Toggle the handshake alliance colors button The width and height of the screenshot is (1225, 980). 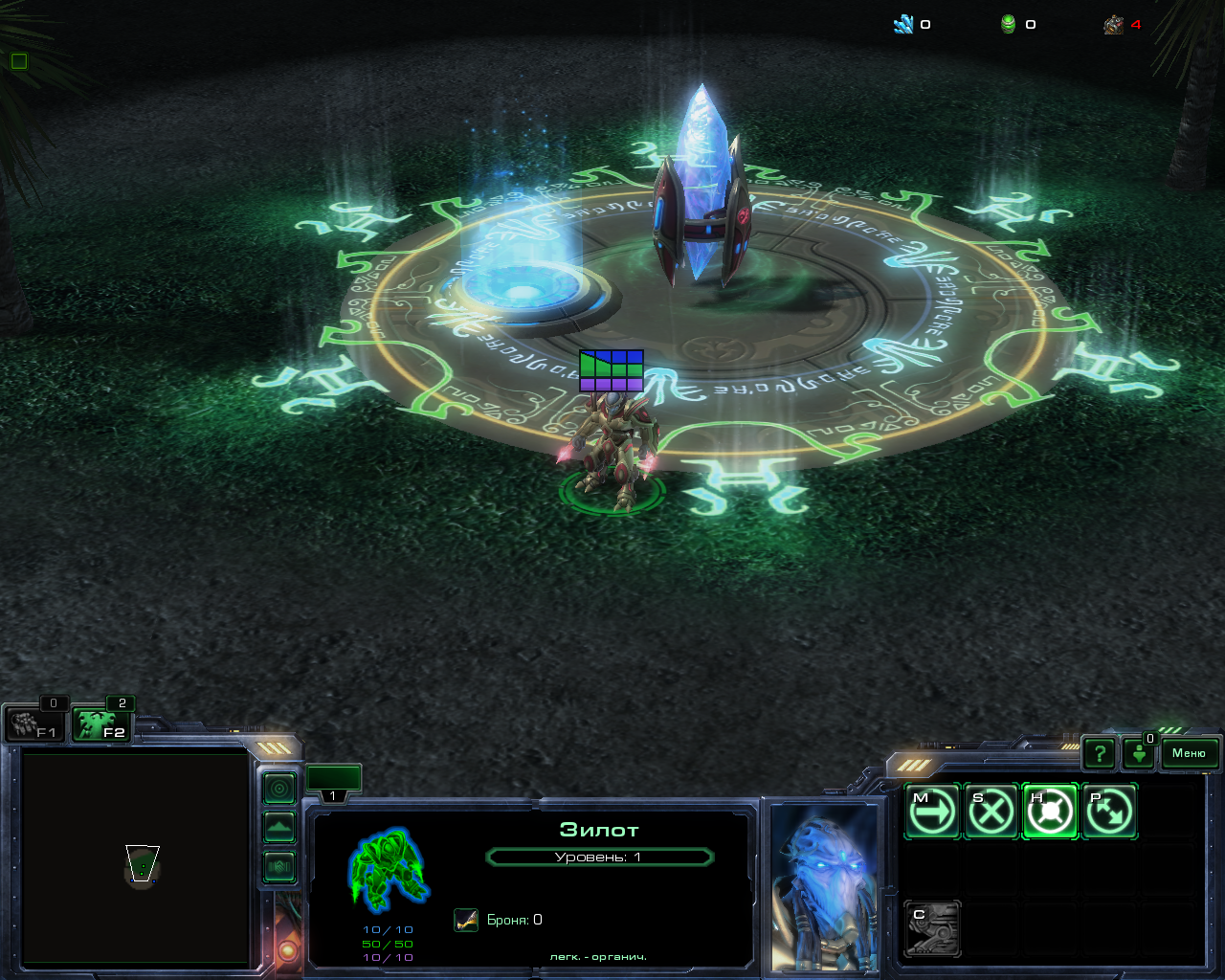coord(279,866)
